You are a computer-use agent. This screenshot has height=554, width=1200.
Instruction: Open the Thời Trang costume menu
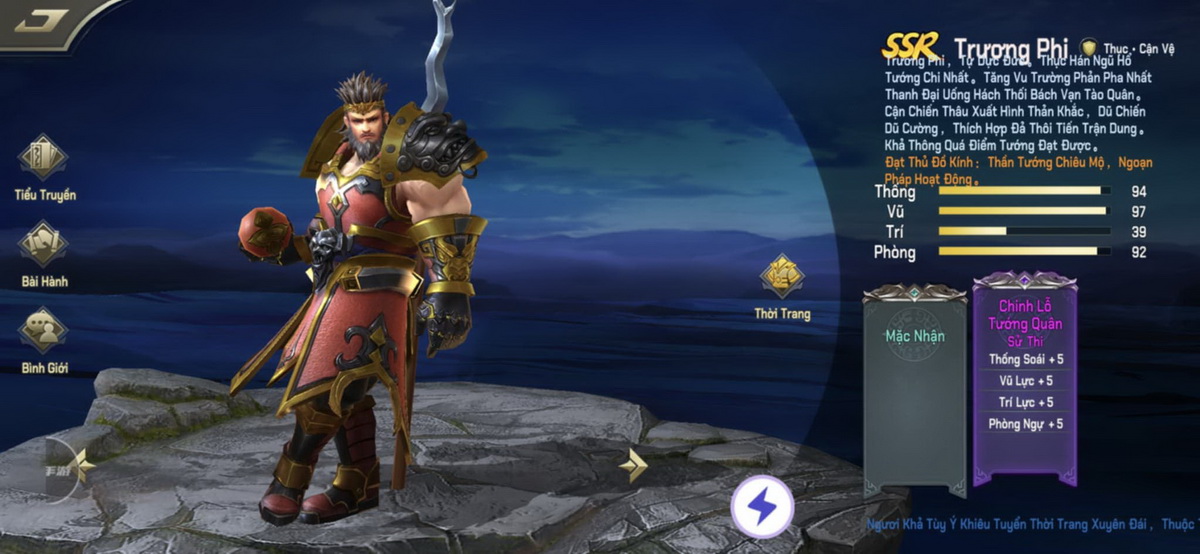tap(782, 278)
